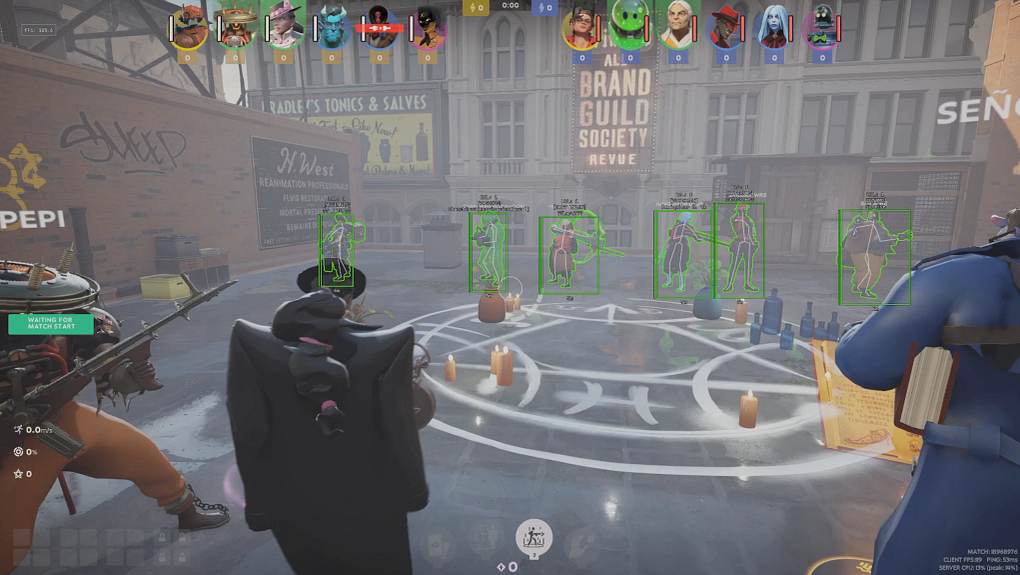The width and height of the screenshot is (1020, 575).
Task: Select the white-haired old man portrait
Action: (x=678, y=28)
